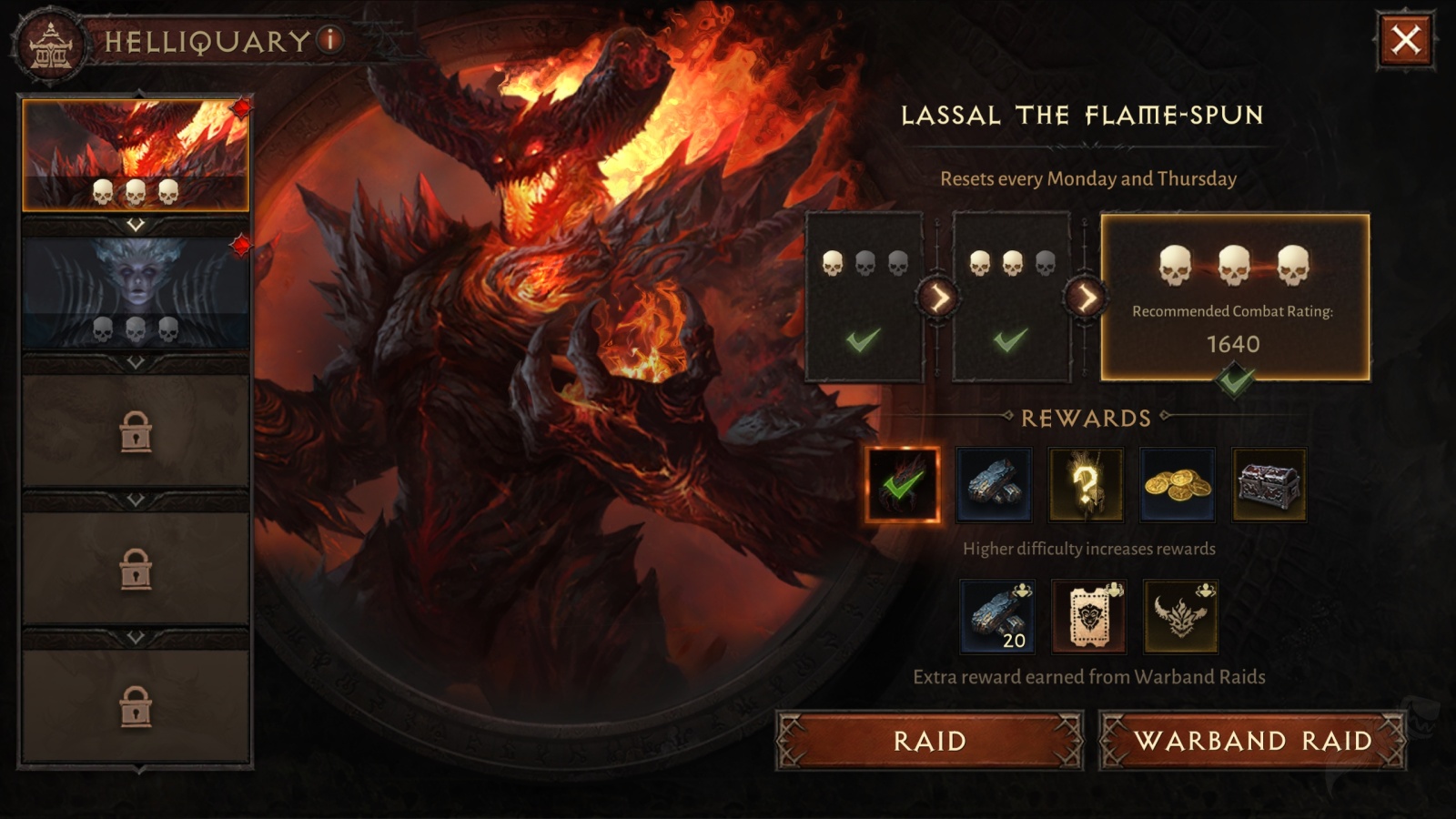This screenshot has height=819, width=1456.
Task: Start the Raid
Action: [929, 741]
